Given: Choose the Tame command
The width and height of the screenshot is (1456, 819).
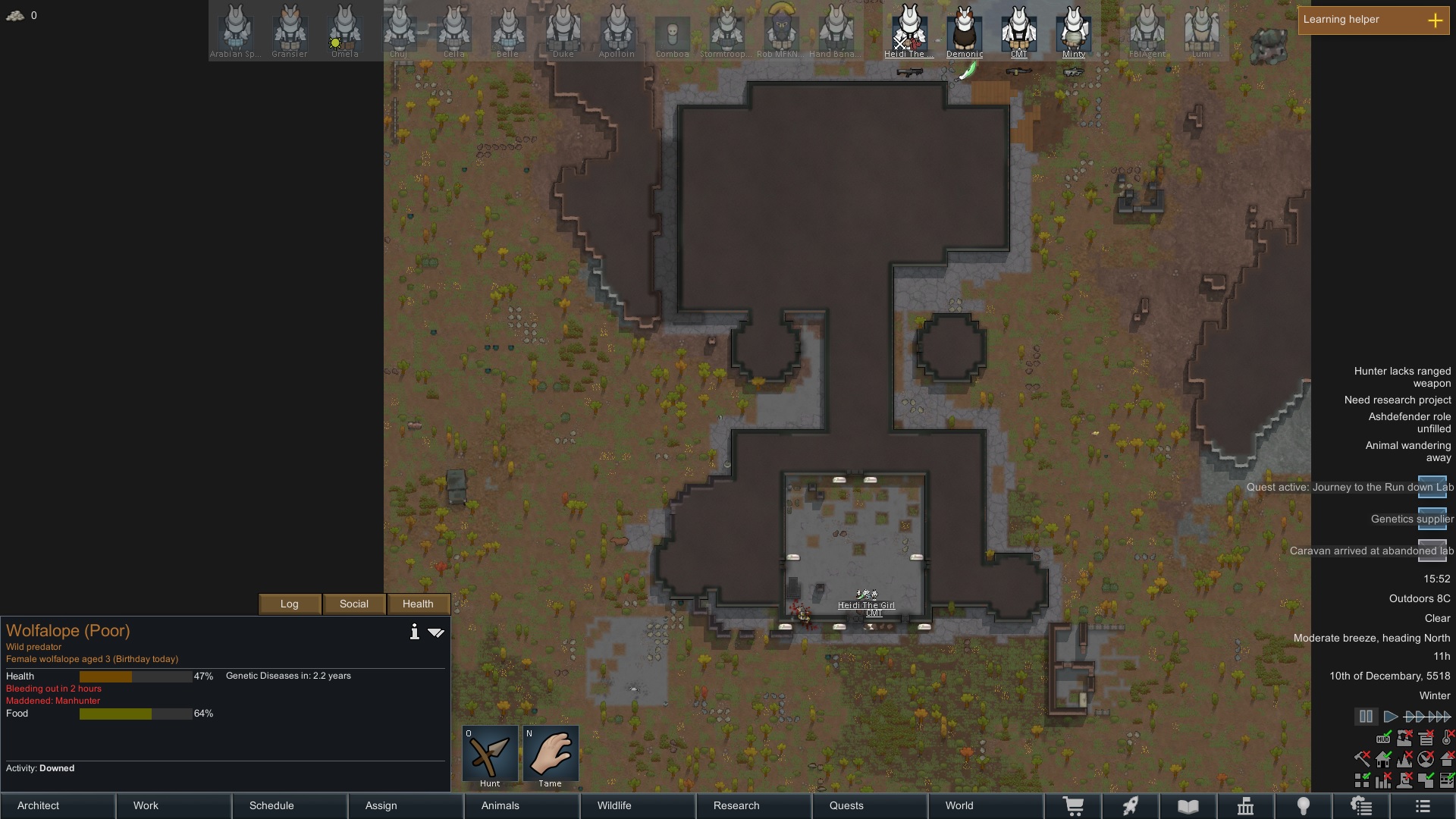Looking at the screenshot, I should click(551, 755).
